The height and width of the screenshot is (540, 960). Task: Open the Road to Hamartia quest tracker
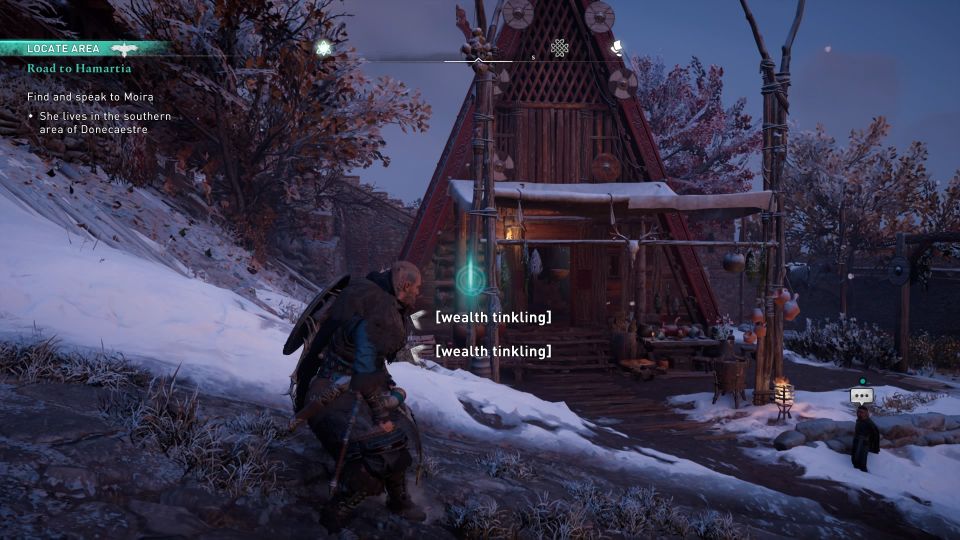(79, 68)
